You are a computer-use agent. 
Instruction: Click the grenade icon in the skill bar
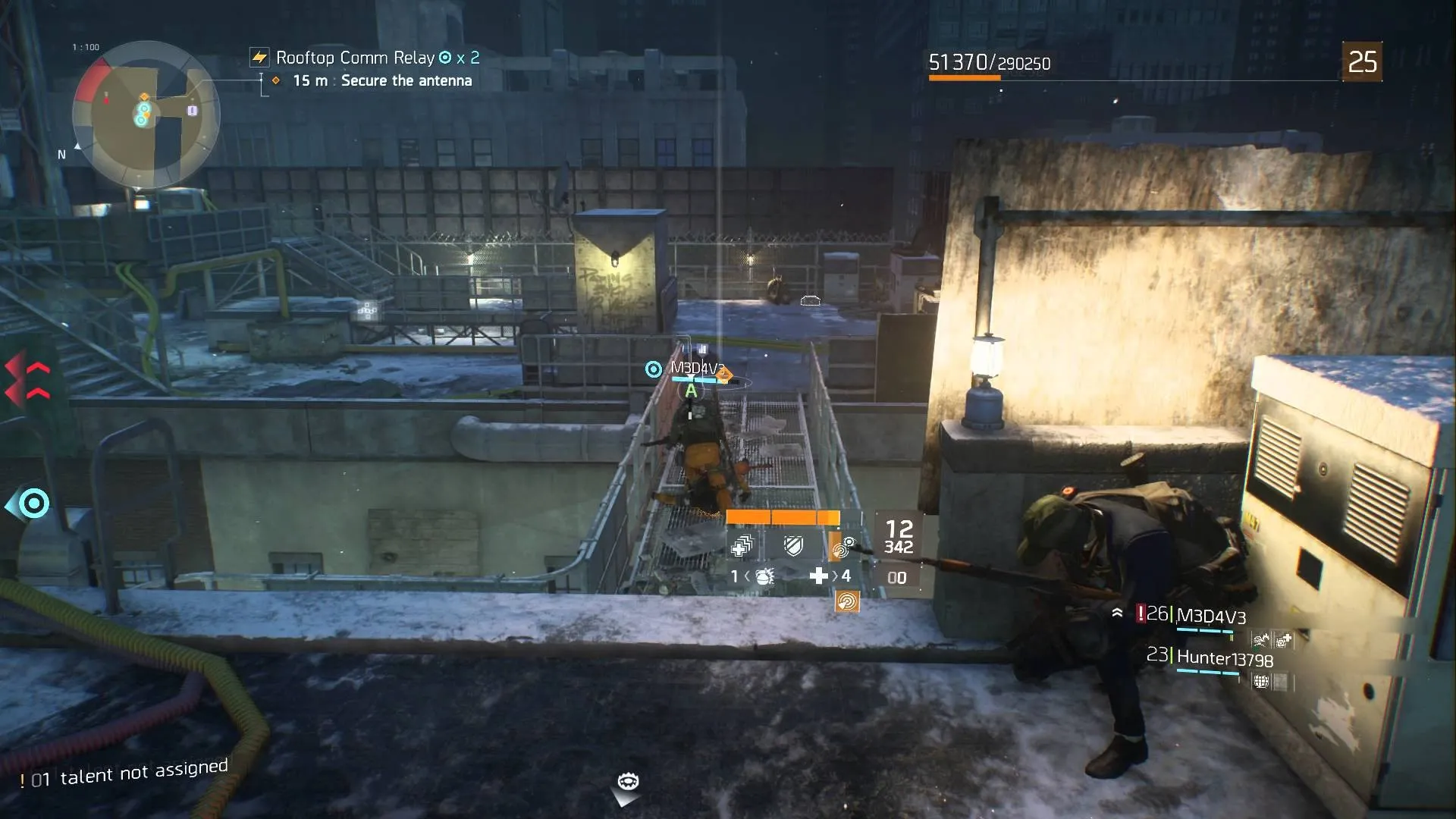click(764, 578)
